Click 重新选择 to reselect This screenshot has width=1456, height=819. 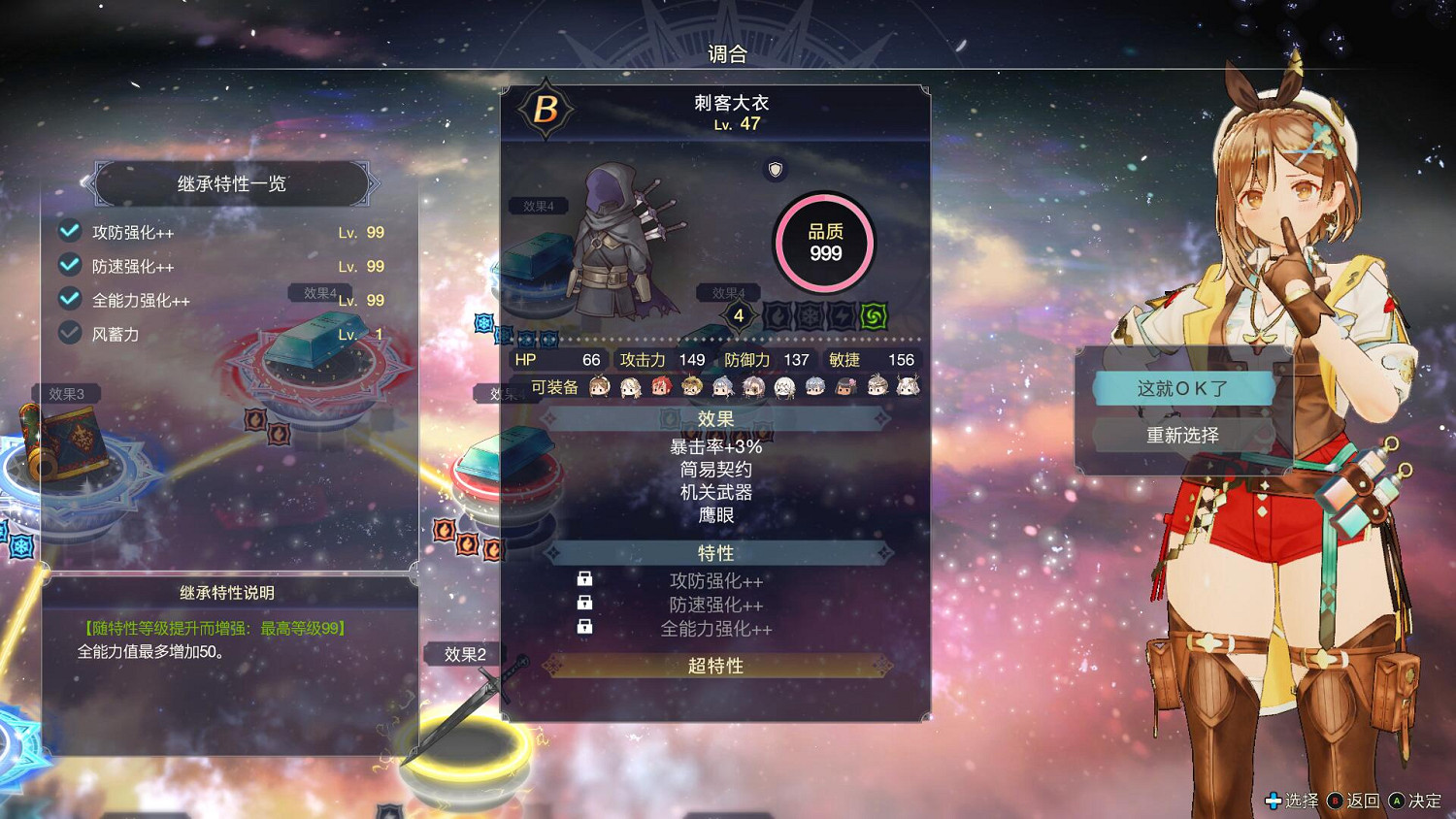pyautogui.click(x=1183, y=435)
